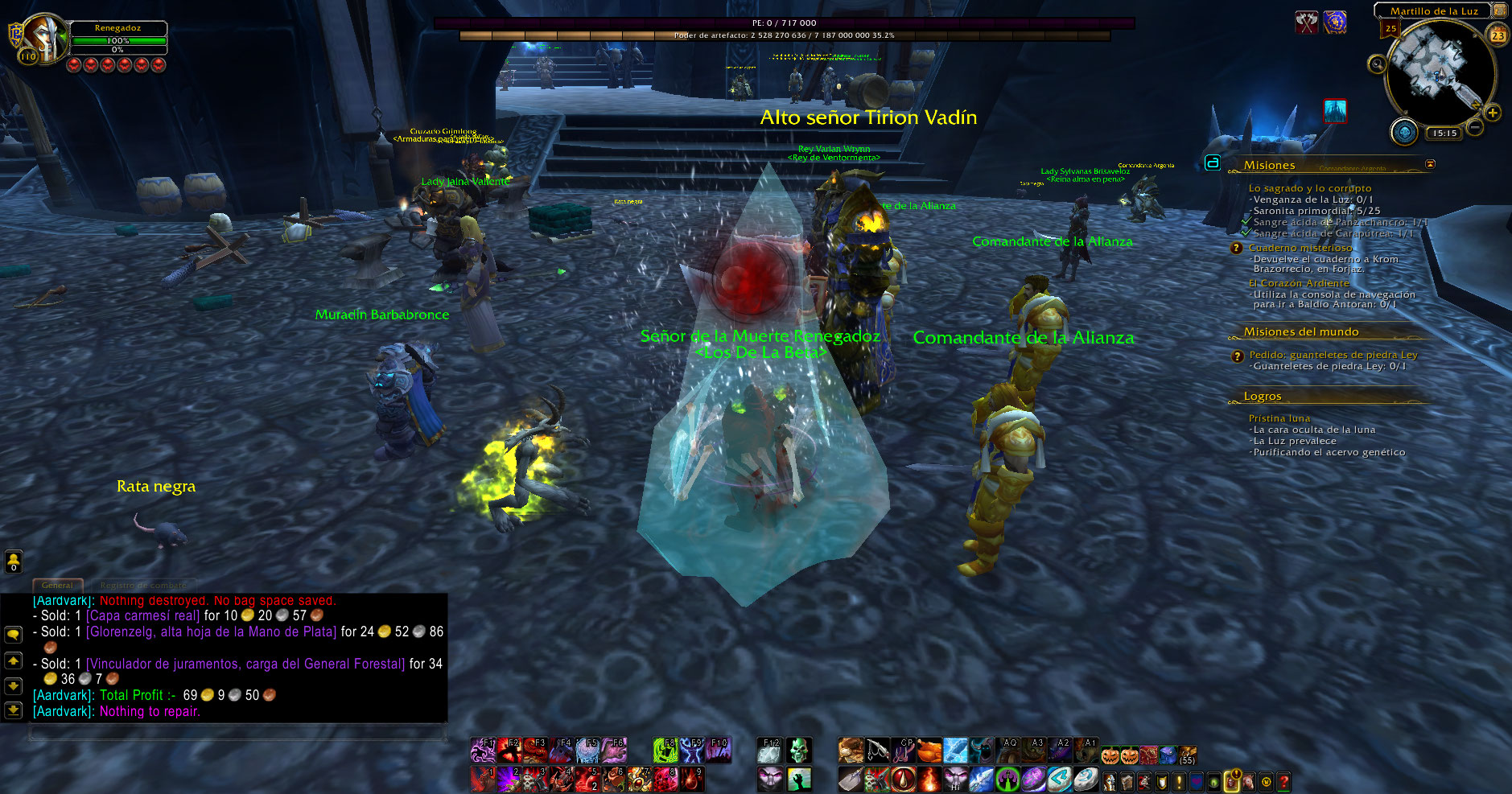The height and width of the screenshot is (794, 1512).
Task: Zoom in on the minimap
Action: coord(1493,113)
